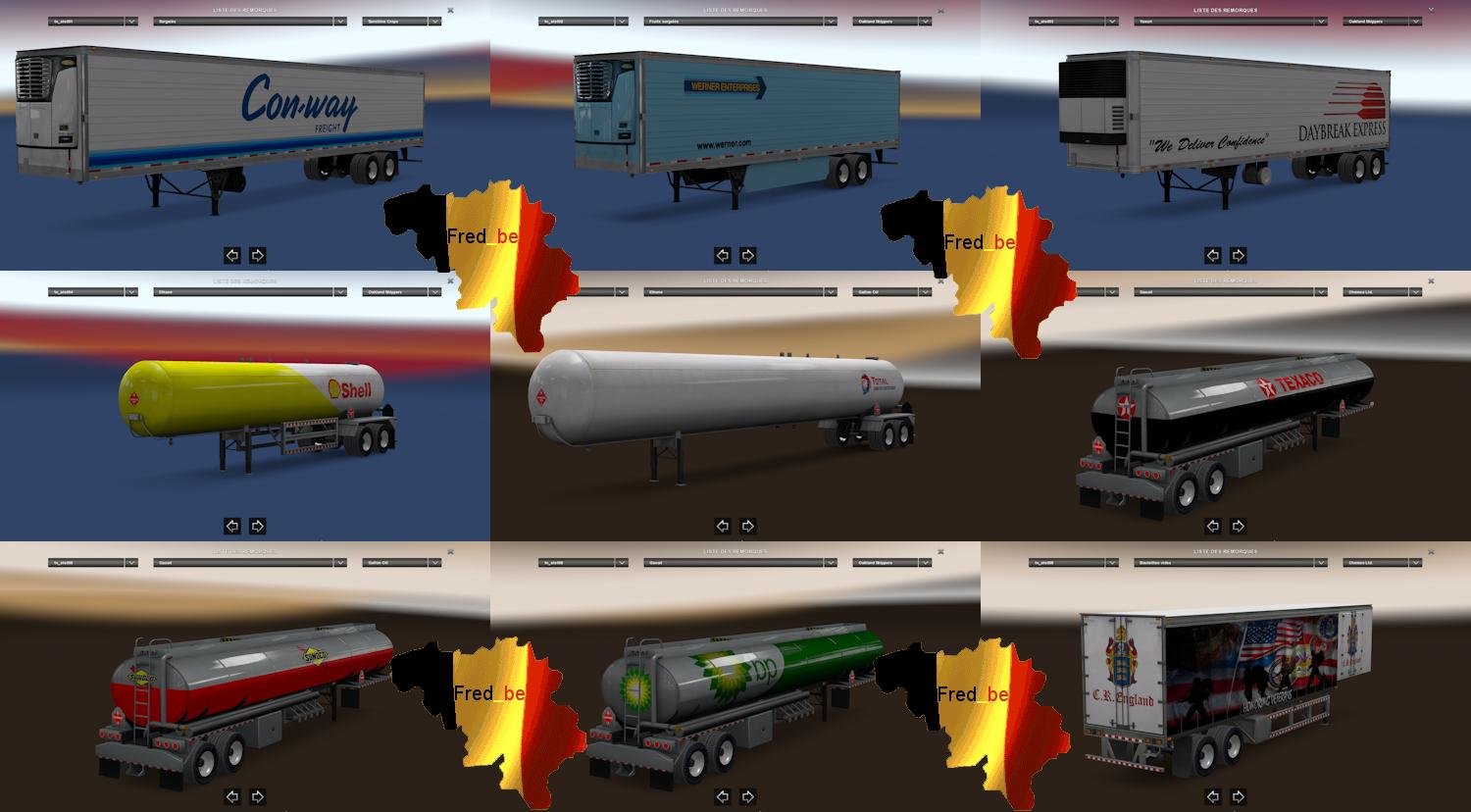
Task: Close the BP tanker remorques window
Action: (x=940, y=552)
